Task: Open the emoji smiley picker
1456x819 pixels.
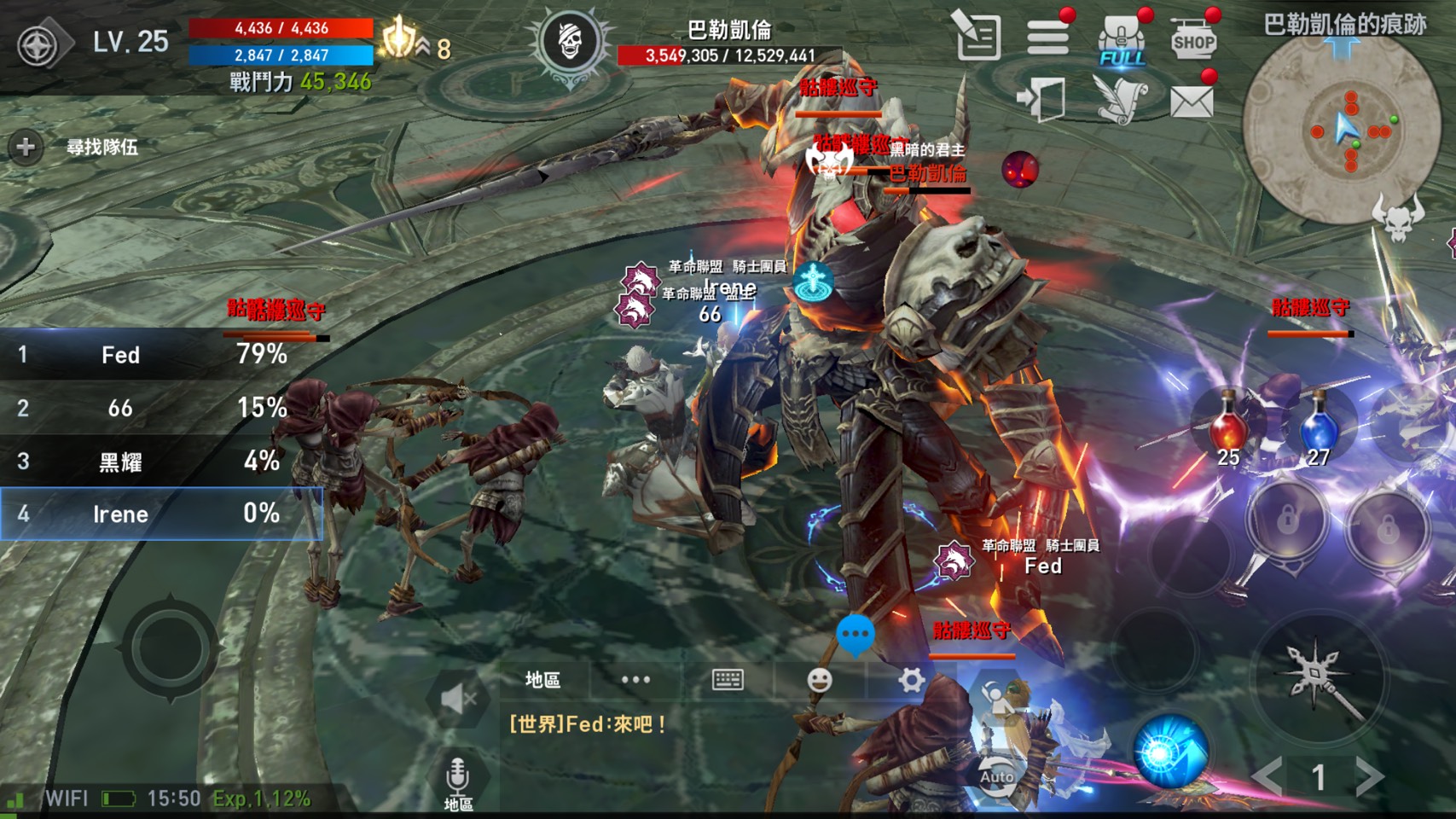Action: (x=819, y=679)
